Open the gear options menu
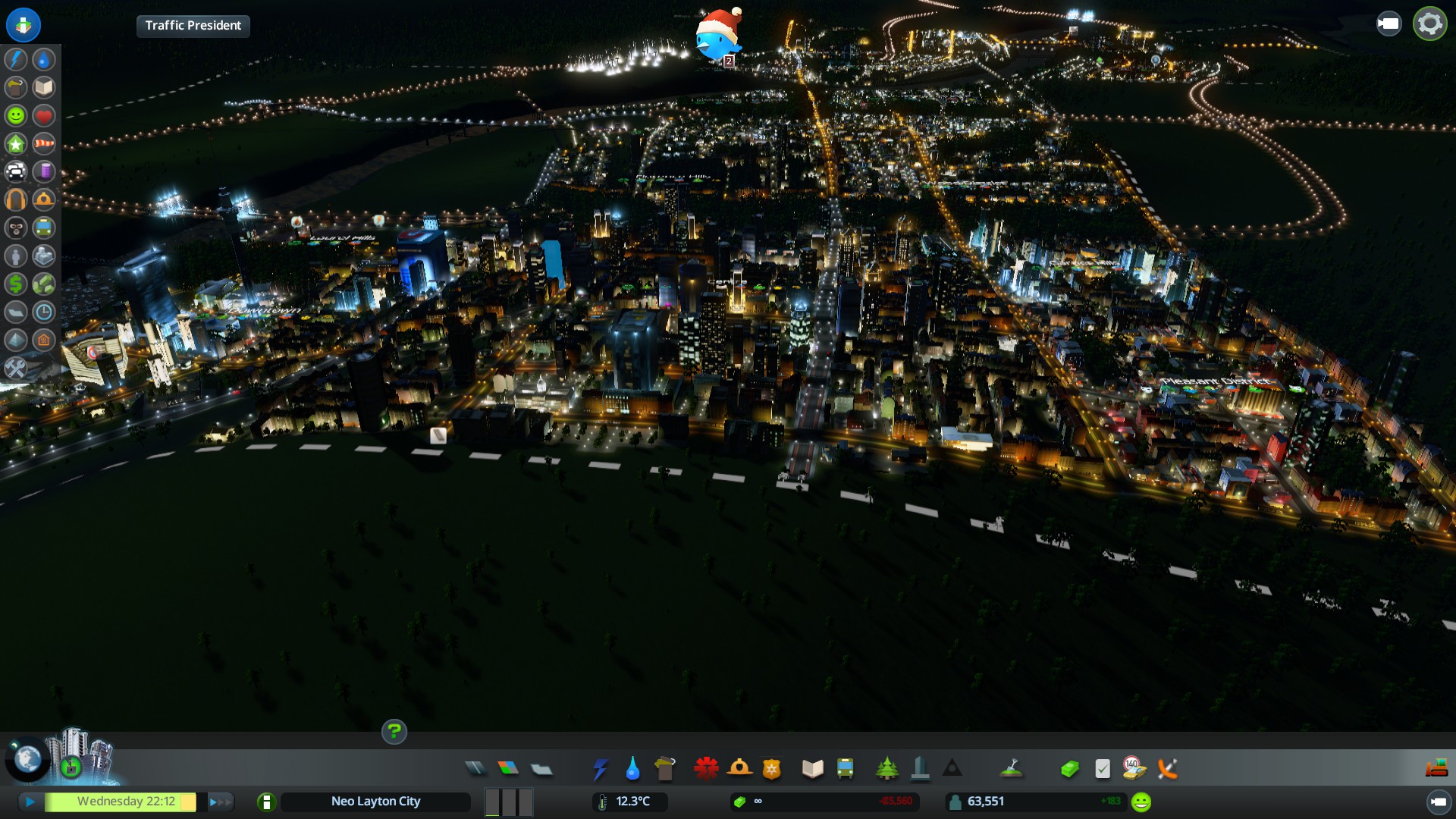1456x819 pixels. click(x=1429, y=24)
